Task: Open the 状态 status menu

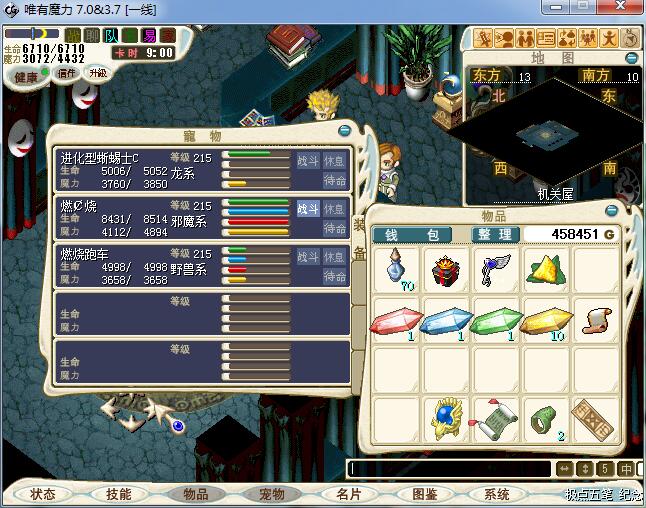Action: 43,494
